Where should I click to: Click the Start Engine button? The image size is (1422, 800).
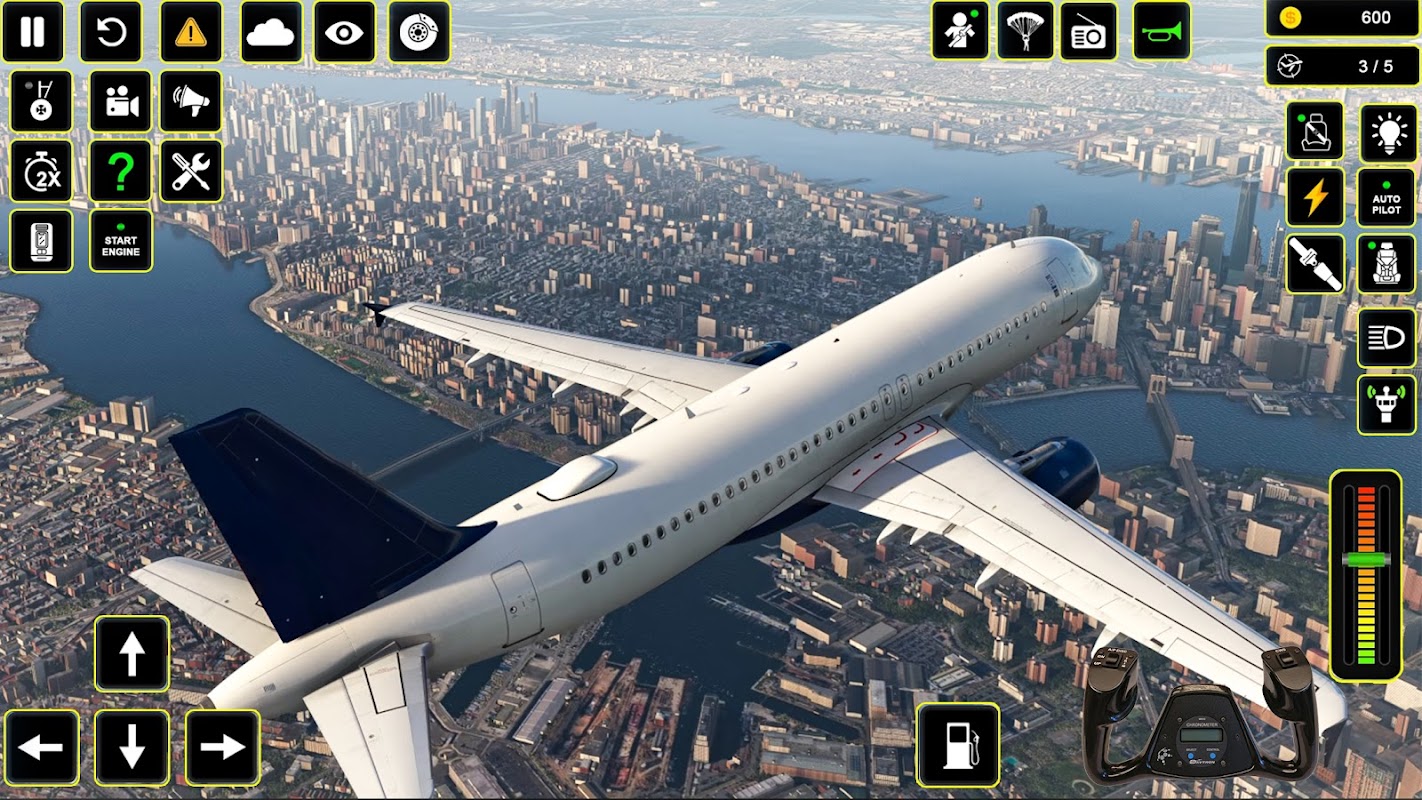tap(121, 241)
